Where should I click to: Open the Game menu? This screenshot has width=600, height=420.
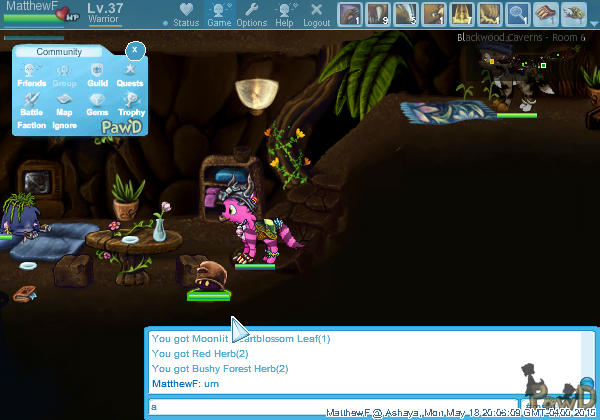click(219, 14)
